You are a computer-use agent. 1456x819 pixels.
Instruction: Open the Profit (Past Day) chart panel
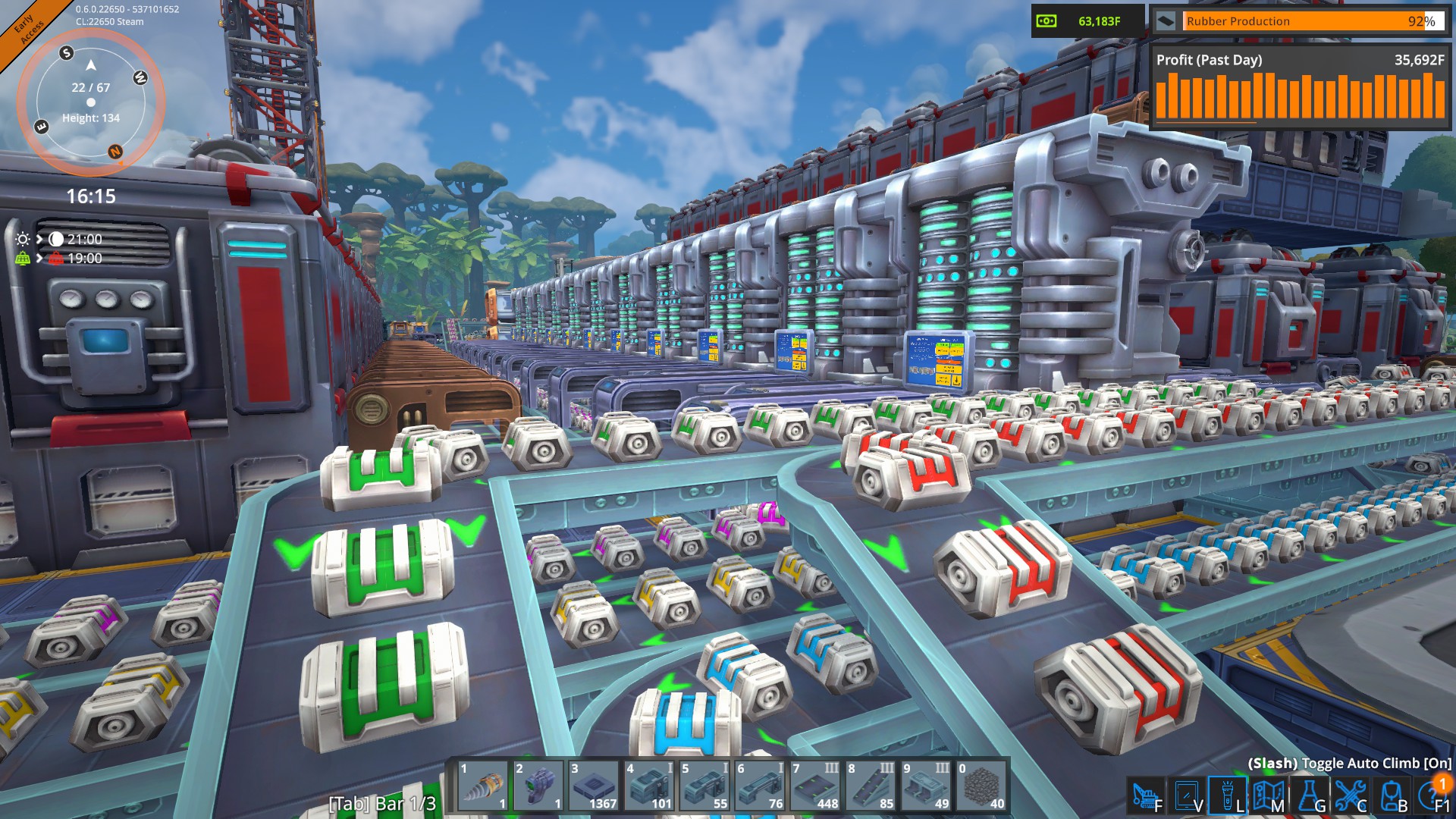[1298, 87]
